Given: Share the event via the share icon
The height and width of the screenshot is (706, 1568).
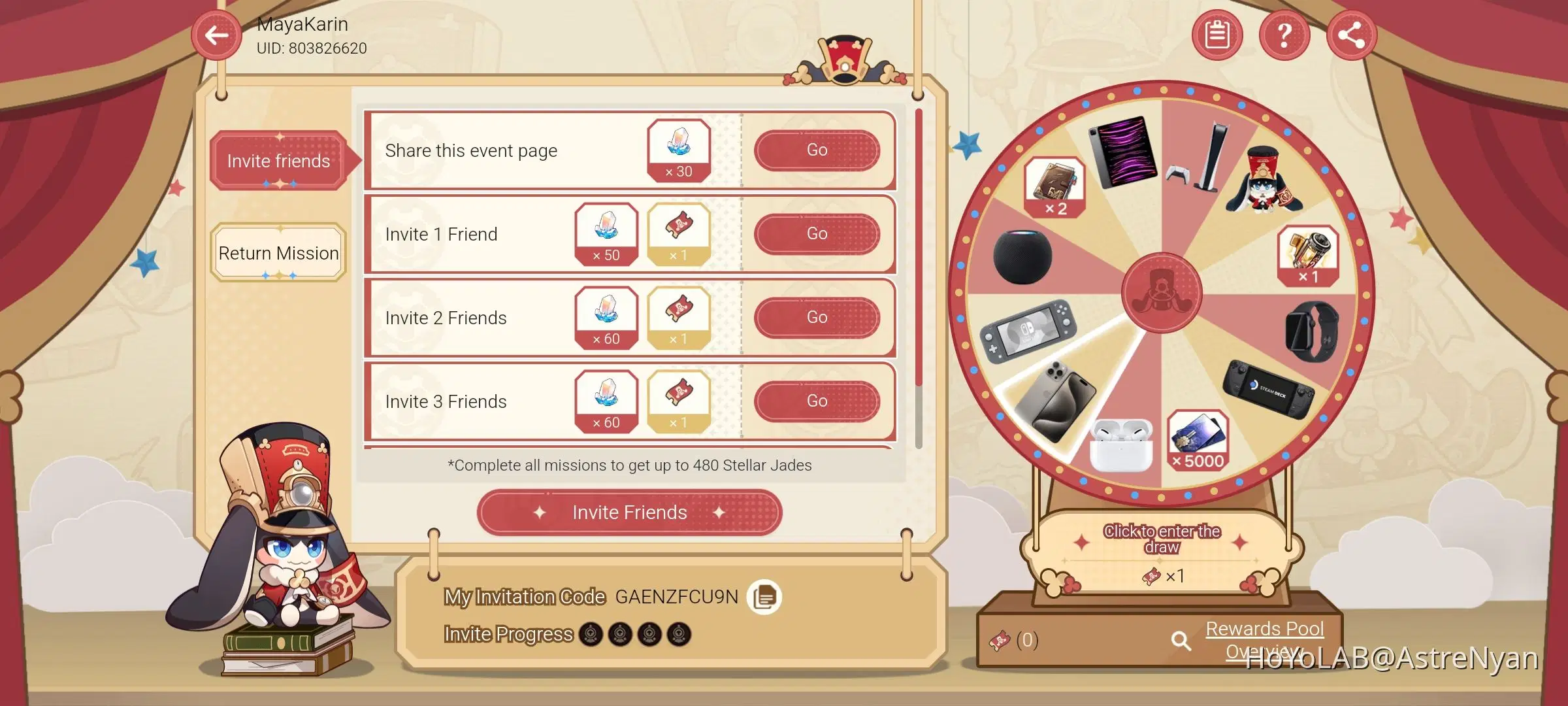Looking at the screenshot, I should point(1351,35).
